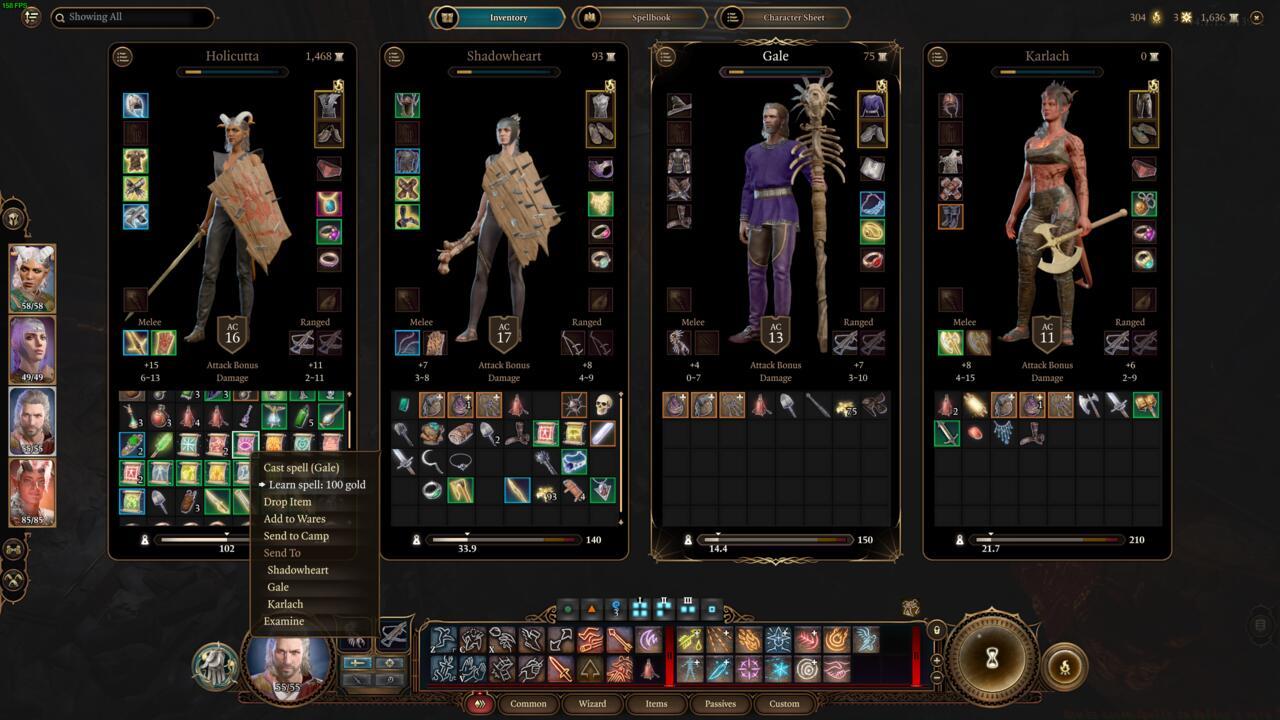Select Add to Wares option
This screenshot has height=720, width=1280.
coord(294,519)
